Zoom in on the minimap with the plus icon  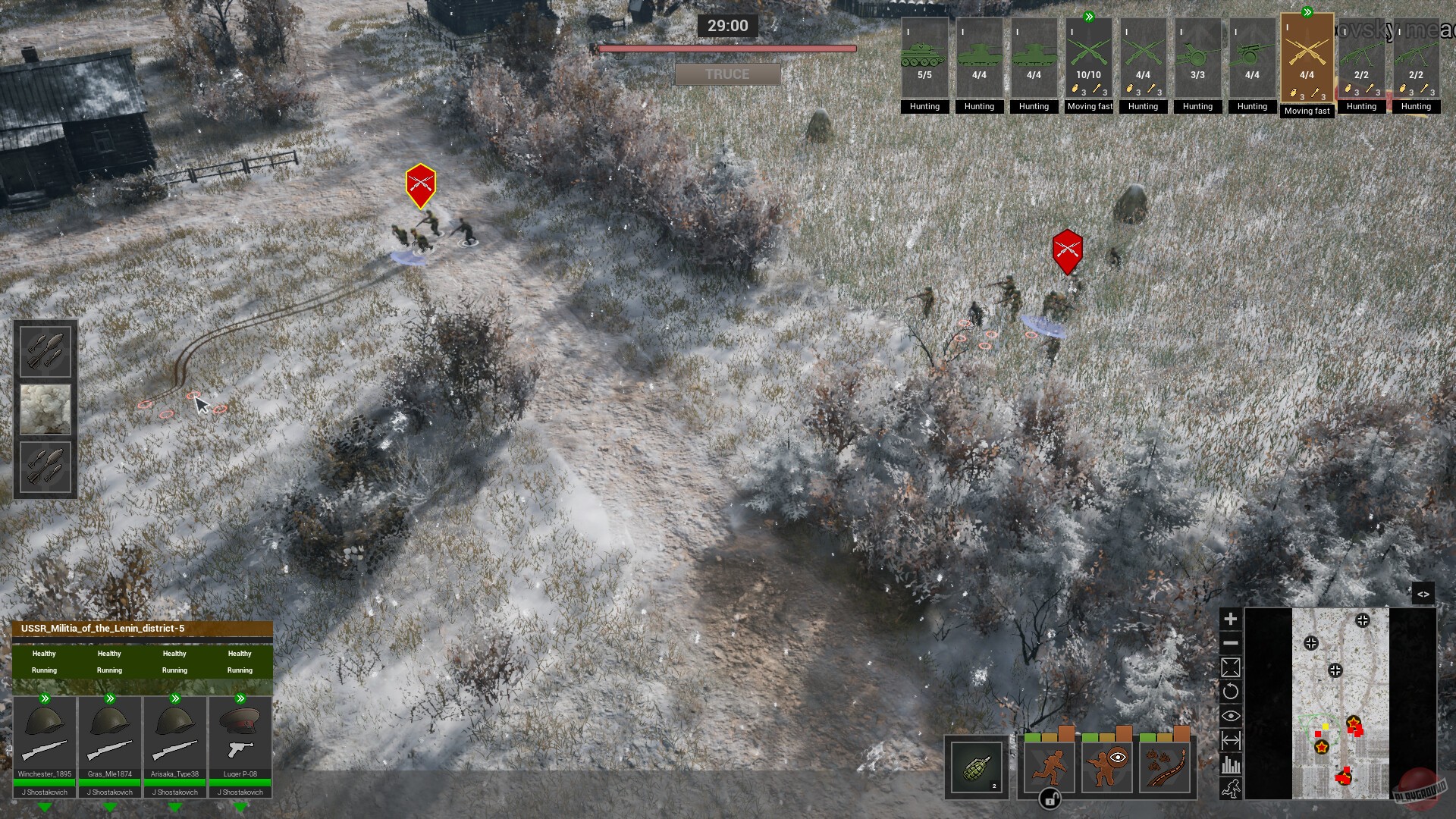(1232, 619)
